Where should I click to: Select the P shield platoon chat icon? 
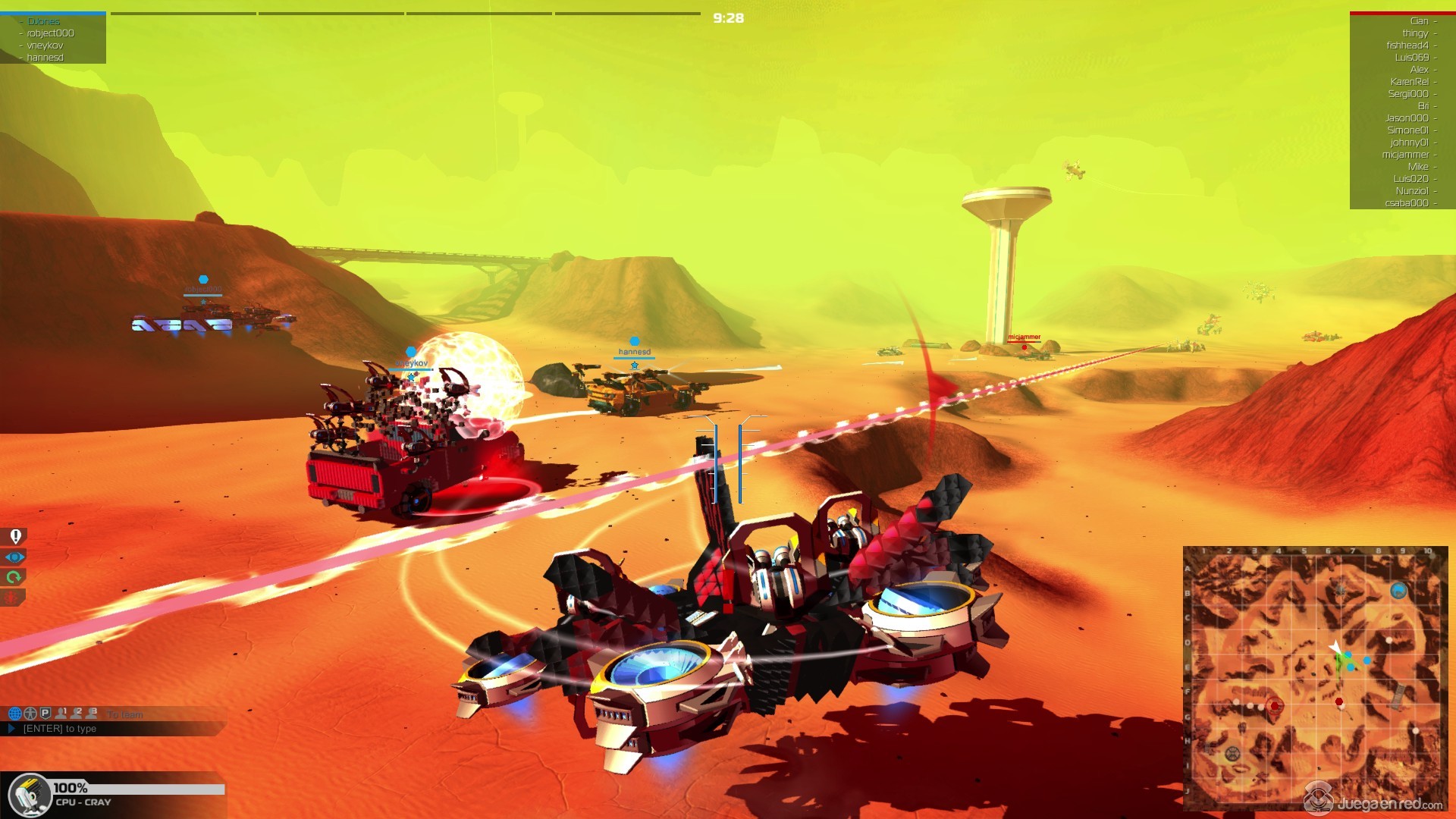coord(45,714)
